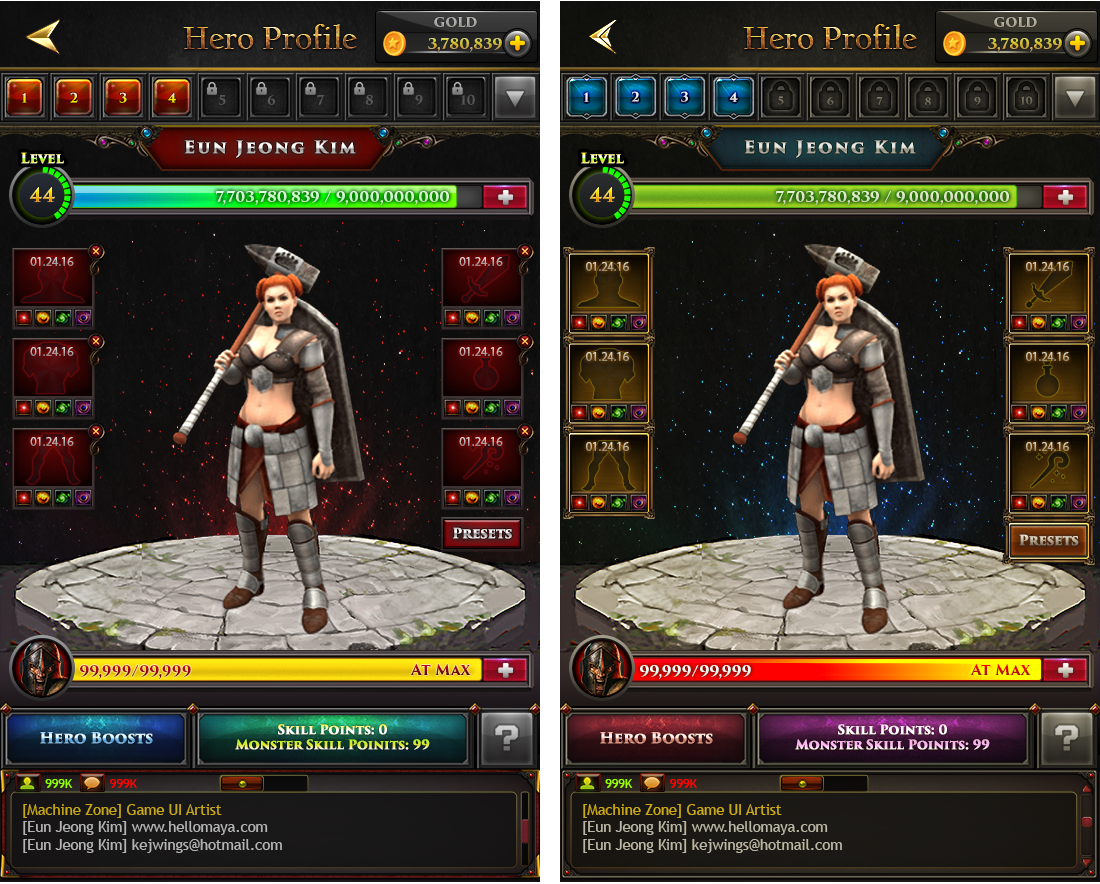Screen dimensions: 1100x884
Task: Switch to the blue hero tab 4
Action: click(x=733, y=98)
